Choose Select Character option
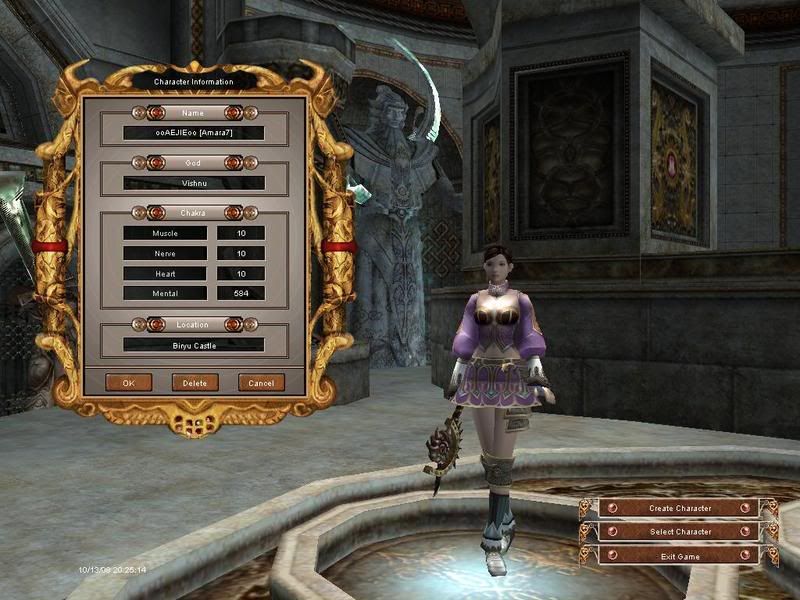 point(680,532)
